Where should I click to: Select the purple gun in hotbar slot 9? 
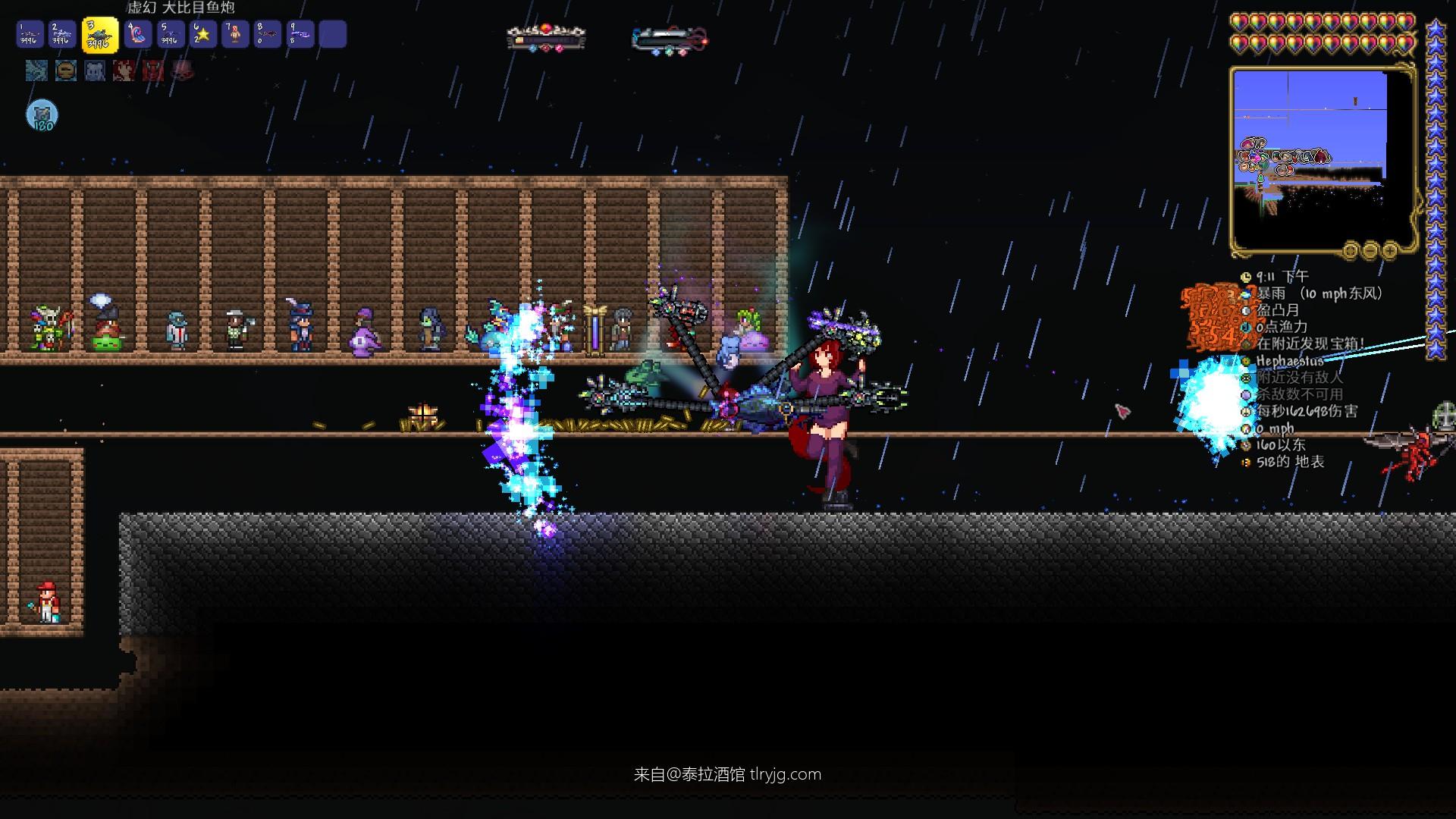[300, 35]
